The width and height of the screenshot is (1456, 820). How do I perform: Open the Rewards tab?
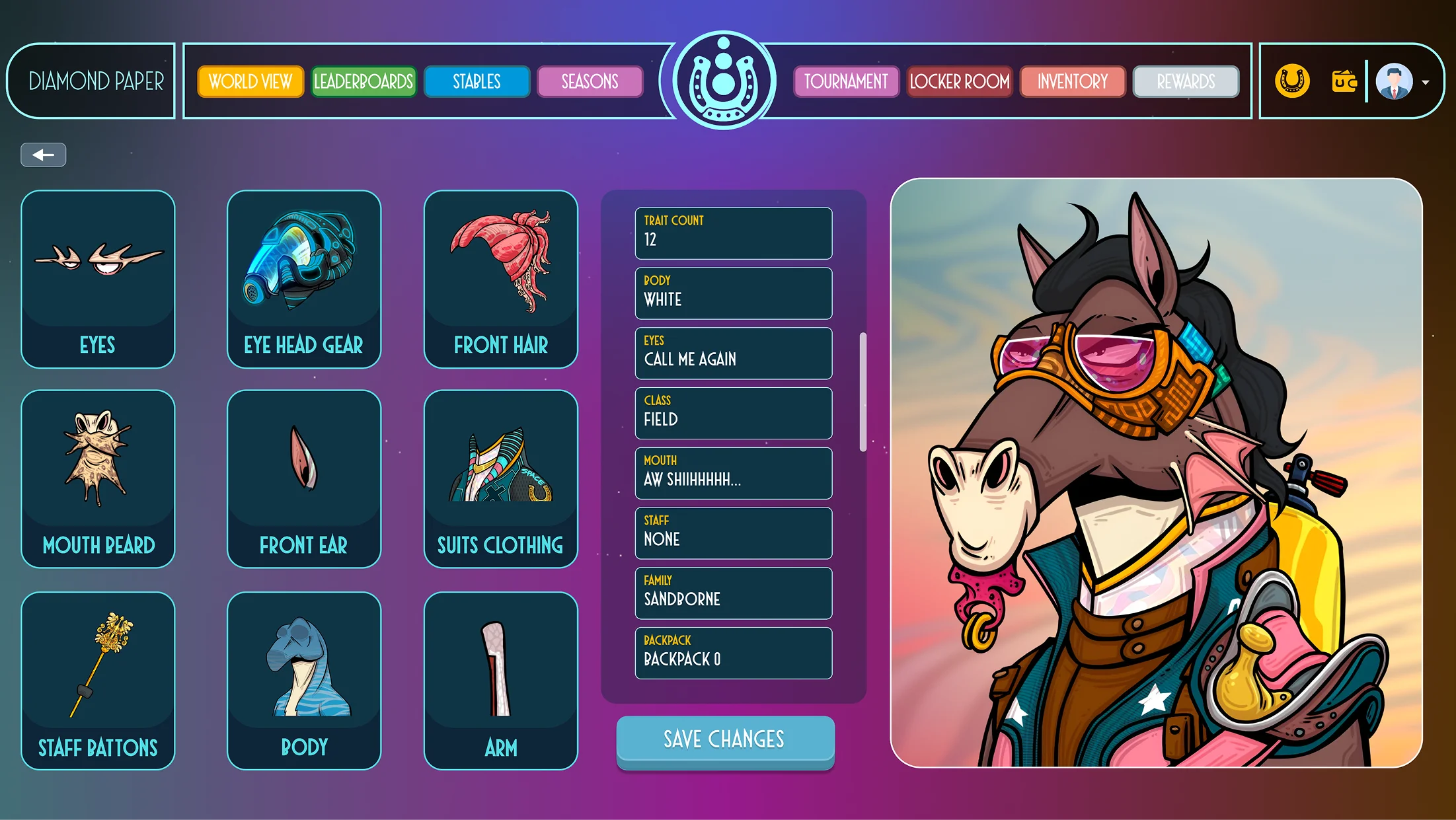coord(1186,82)
